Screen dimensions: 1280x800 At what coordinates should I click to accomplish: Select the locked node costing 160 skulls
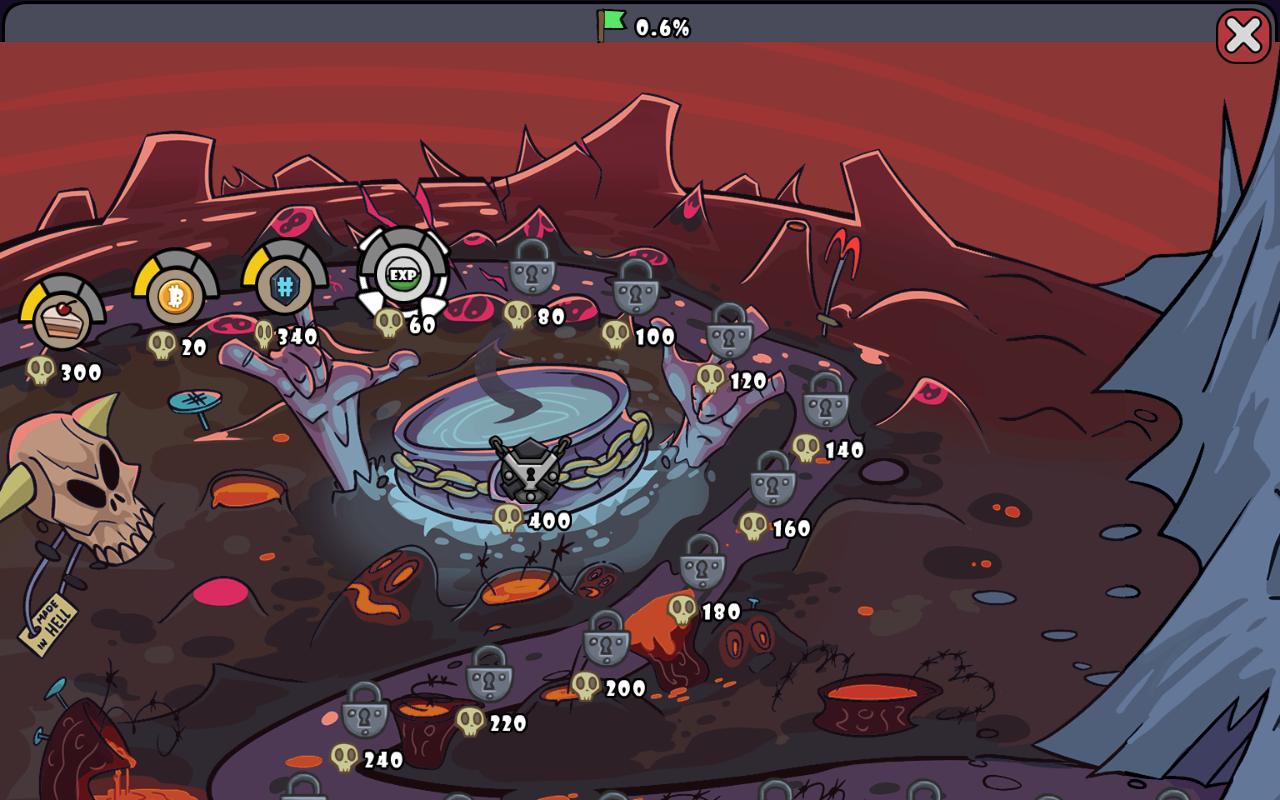point(773,480)
